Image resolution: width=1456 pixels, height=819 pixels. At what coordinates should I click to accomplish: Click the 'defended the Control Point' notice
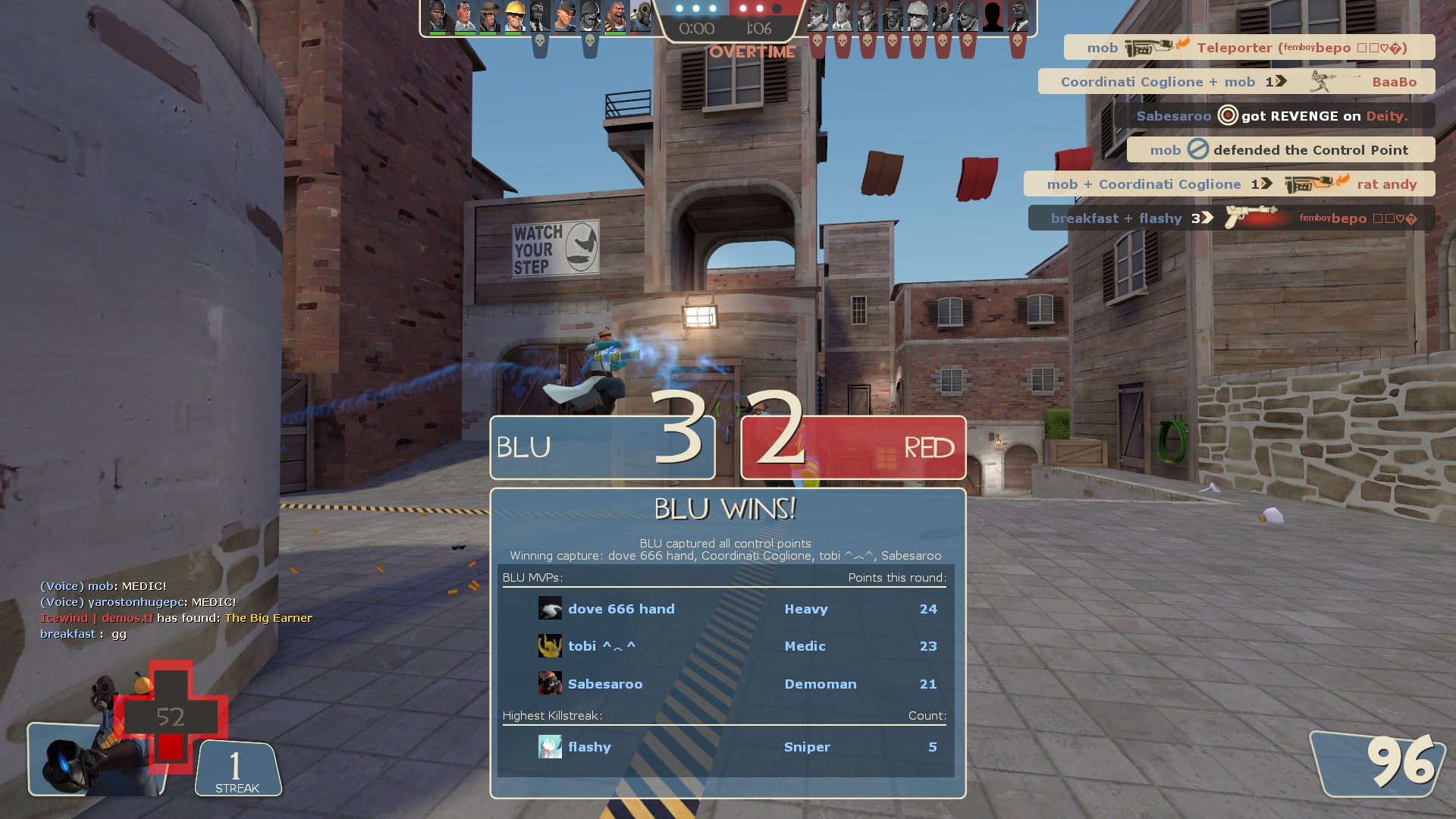point(1280,150)
